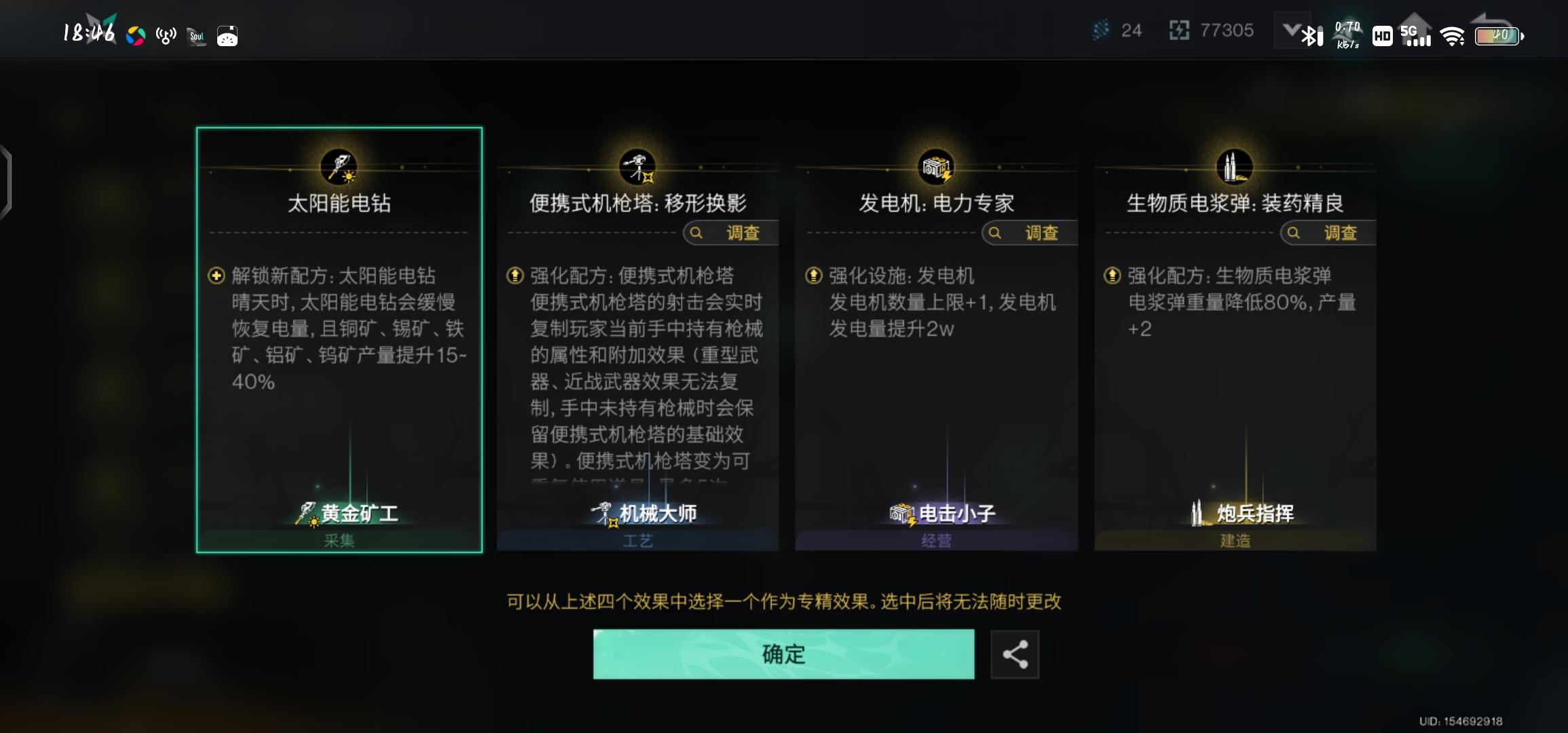Click the 工艺 category label under 机械大师
The width and height of the screenshot is (1568, 733).
coord(638,540)
